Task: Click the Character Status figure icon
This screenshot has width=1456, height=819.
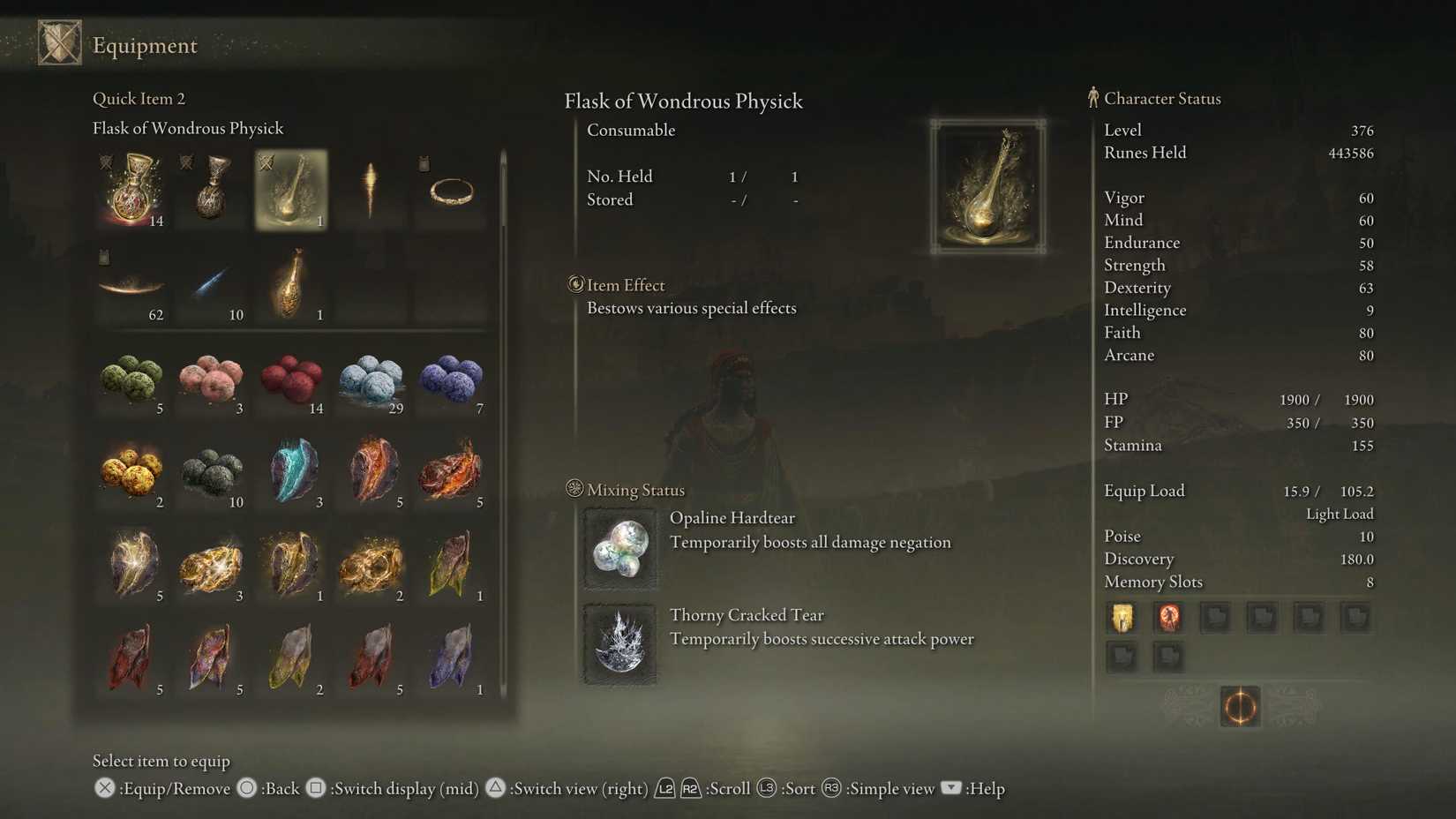Action: (1092, 97)
